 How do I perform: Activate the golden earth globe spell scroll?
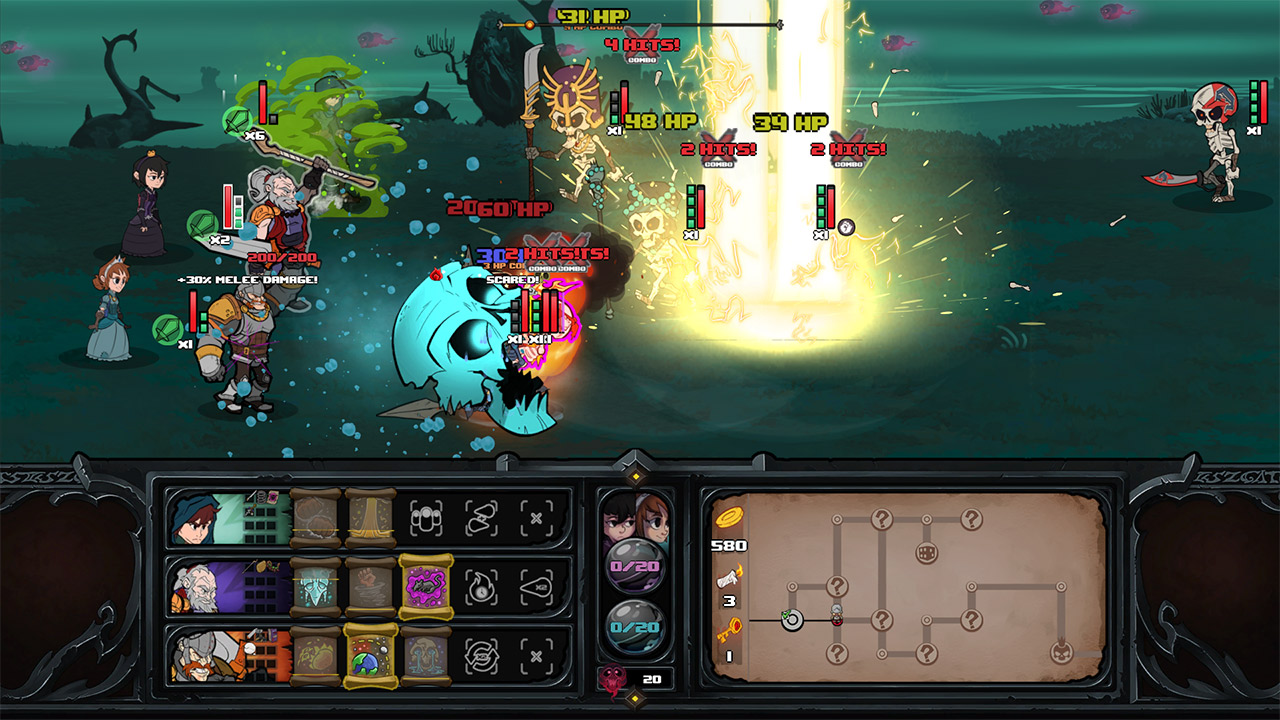click(x=370, y=656)
